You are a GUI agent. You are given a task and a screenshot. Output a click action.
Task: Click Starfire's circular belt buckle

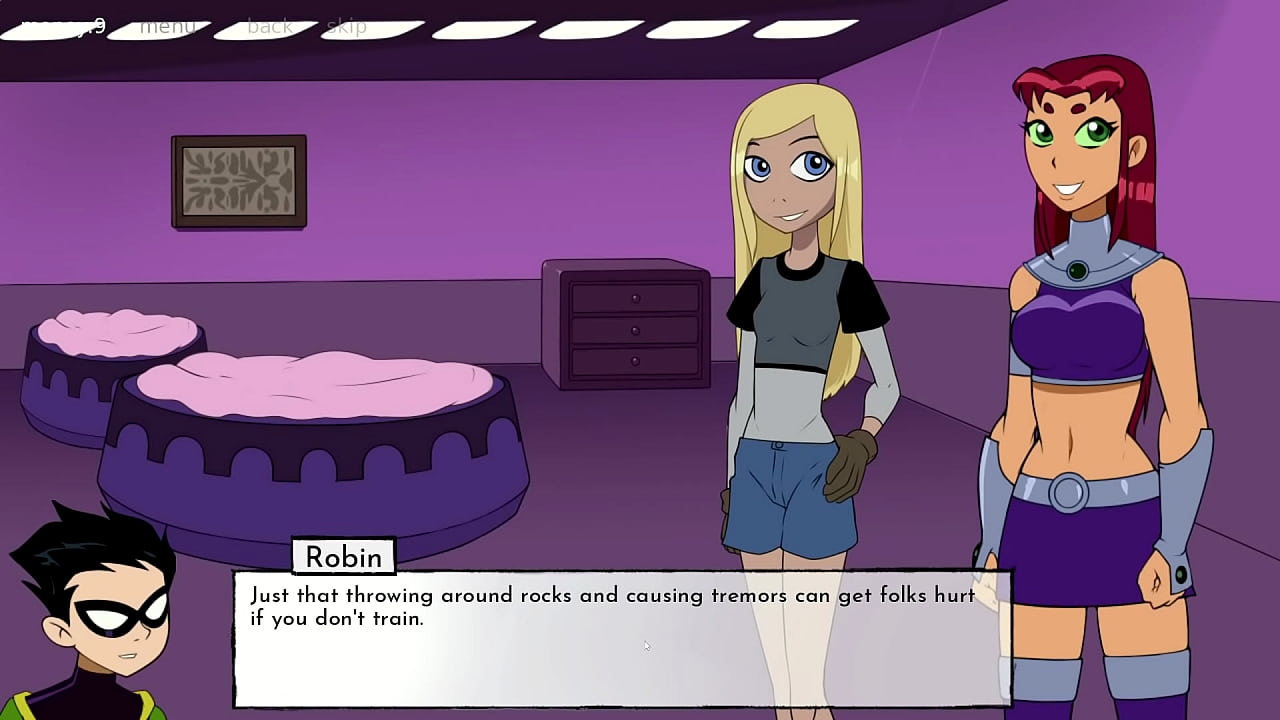[1068, 492]
